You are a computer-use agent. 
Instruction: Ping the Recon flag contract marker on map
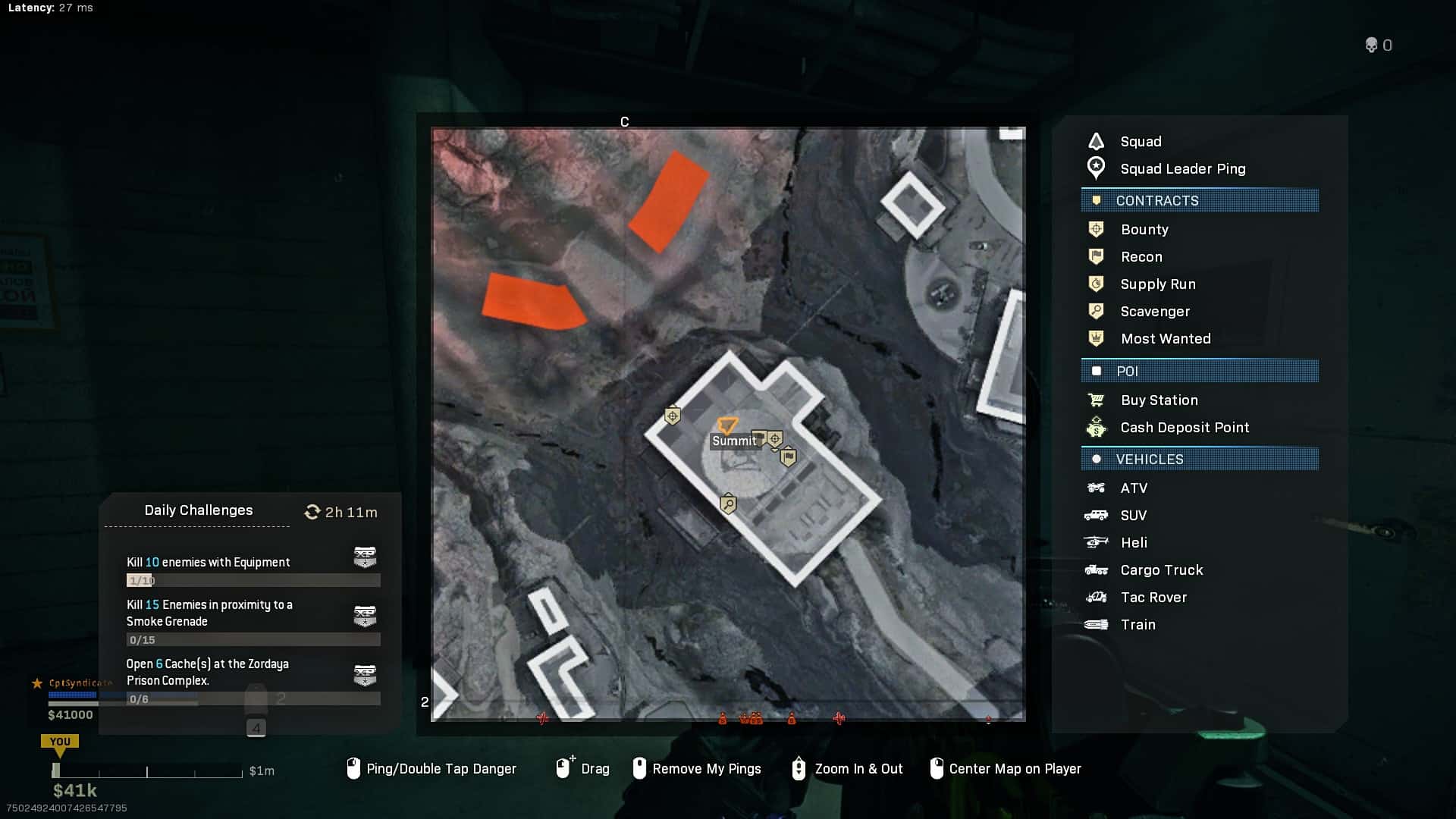[x=789, y=457]
